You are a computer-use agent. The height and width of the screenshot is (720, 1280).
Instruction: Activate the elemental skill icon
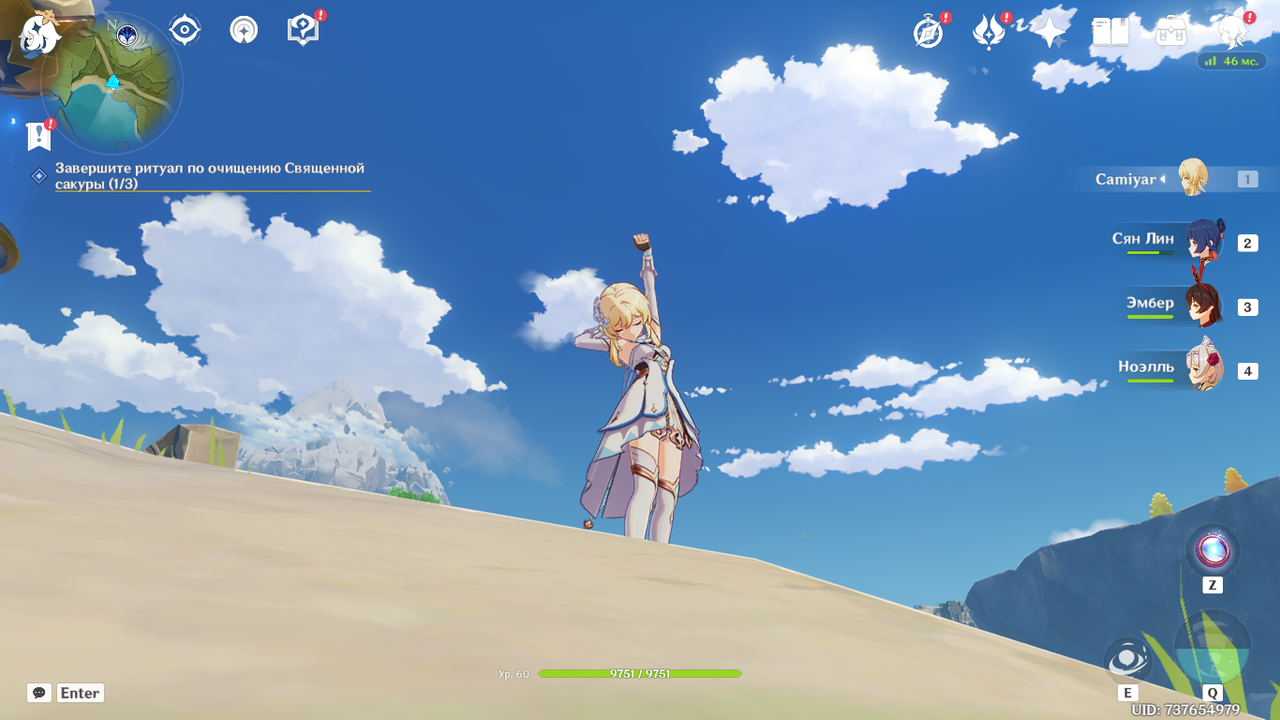tap(1127, 659)
